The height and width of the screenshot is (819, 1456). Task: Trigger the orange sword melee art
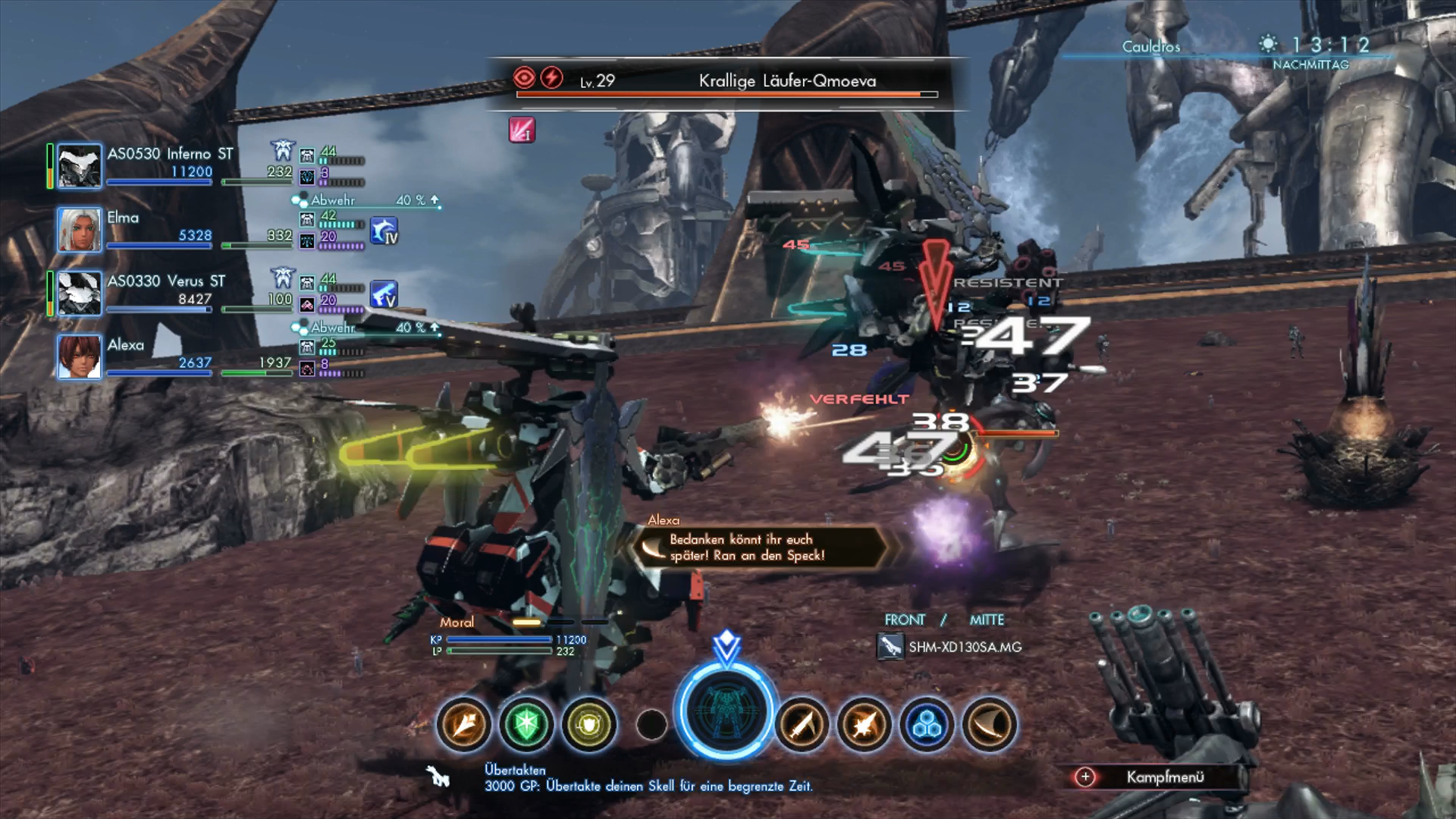point(802,725)
